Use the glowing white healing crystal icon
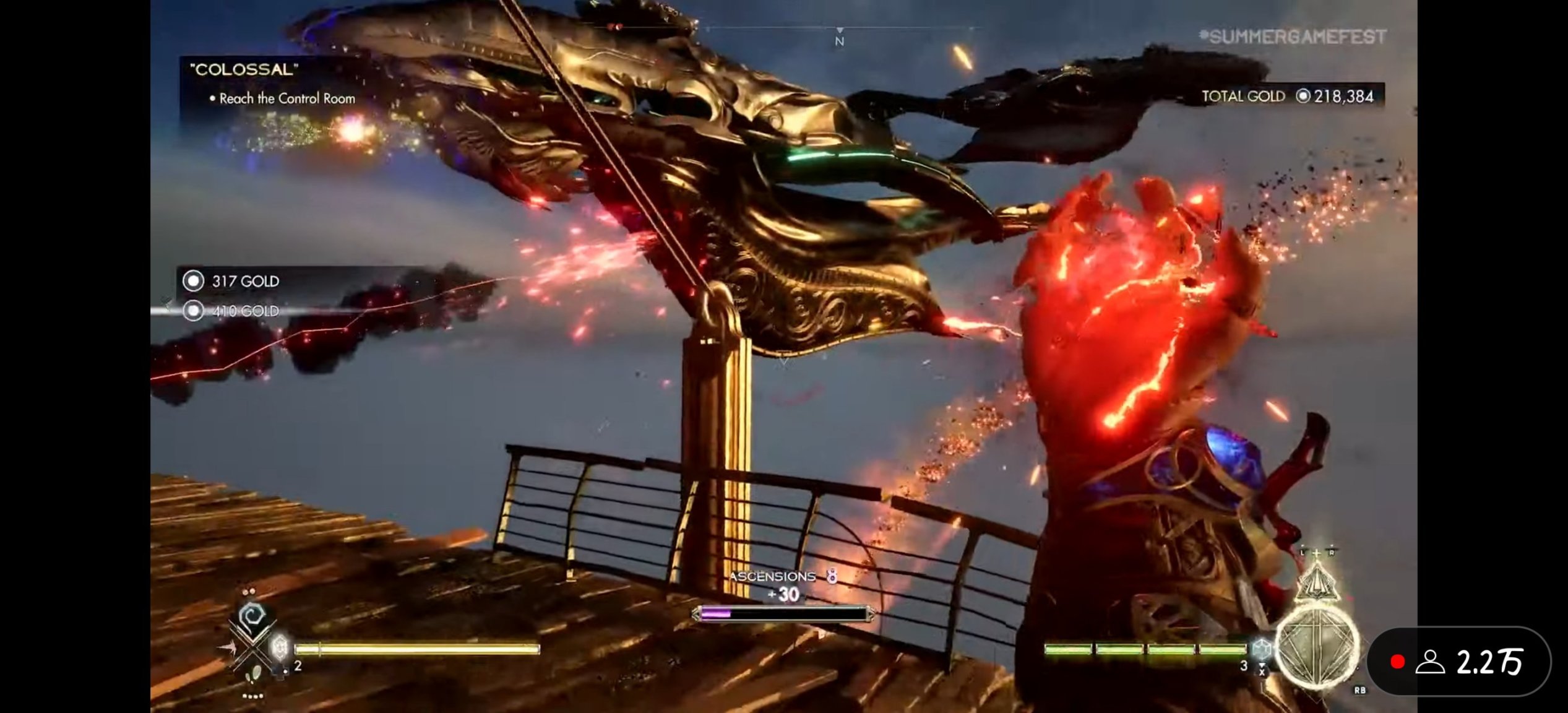The image size is (1568, 713). [x=280, y=647]
